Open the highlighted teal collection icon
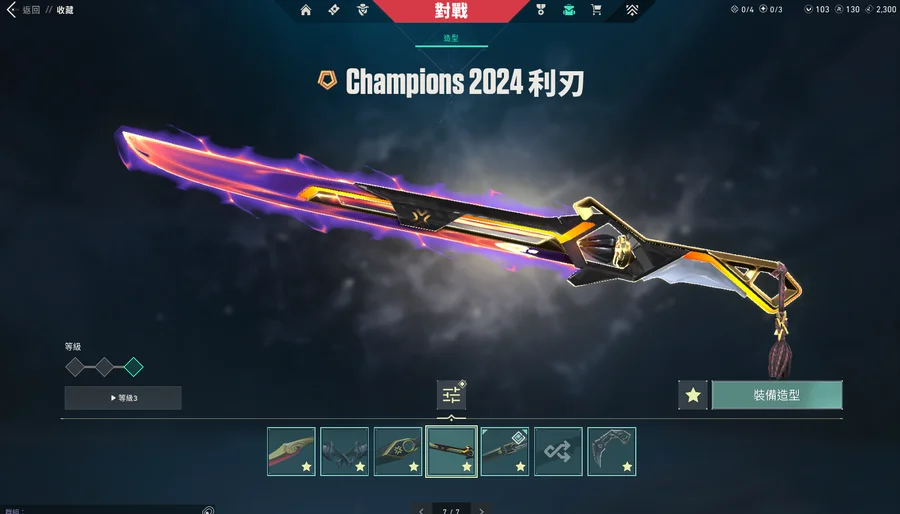Screen dimensions: 900x514 click(568, 10)
